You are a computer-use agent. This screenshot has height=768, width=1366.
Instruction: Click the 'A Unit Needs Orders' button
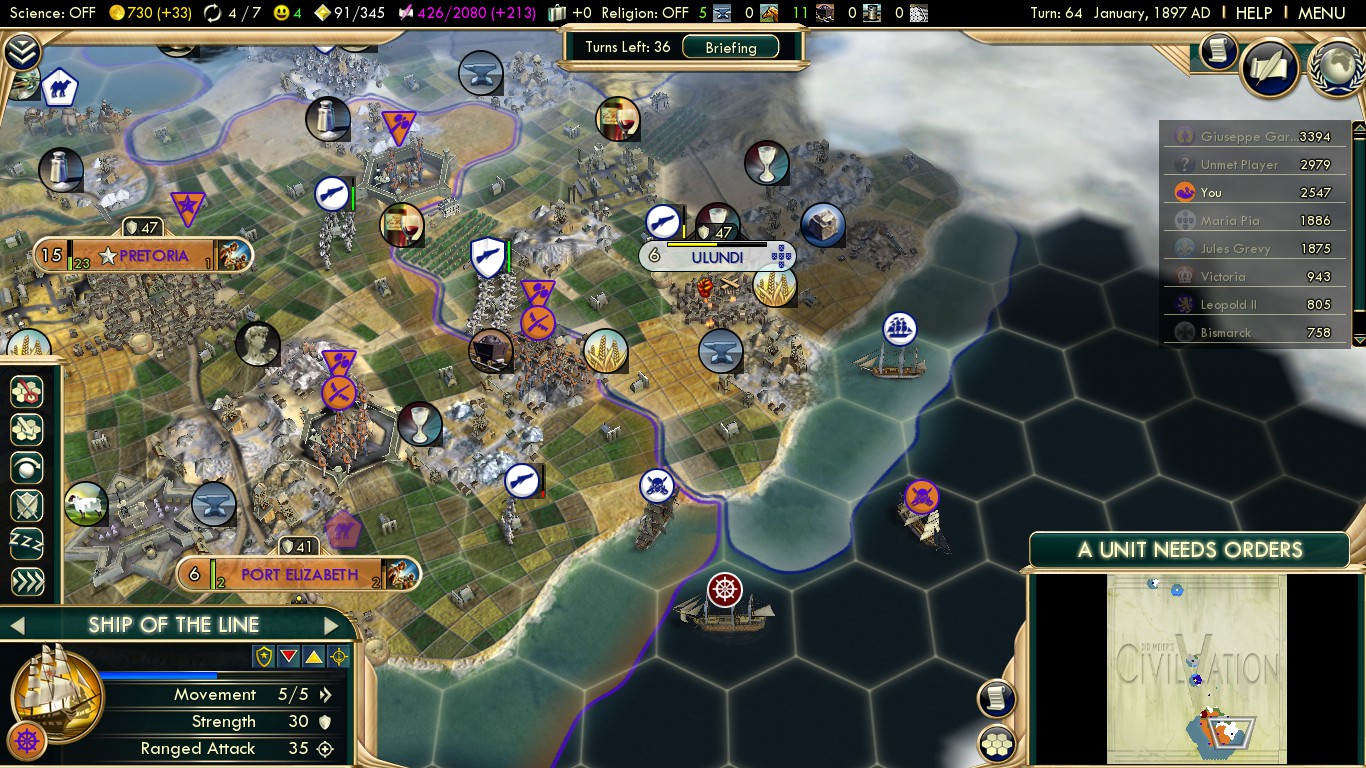pos(1189,549)
